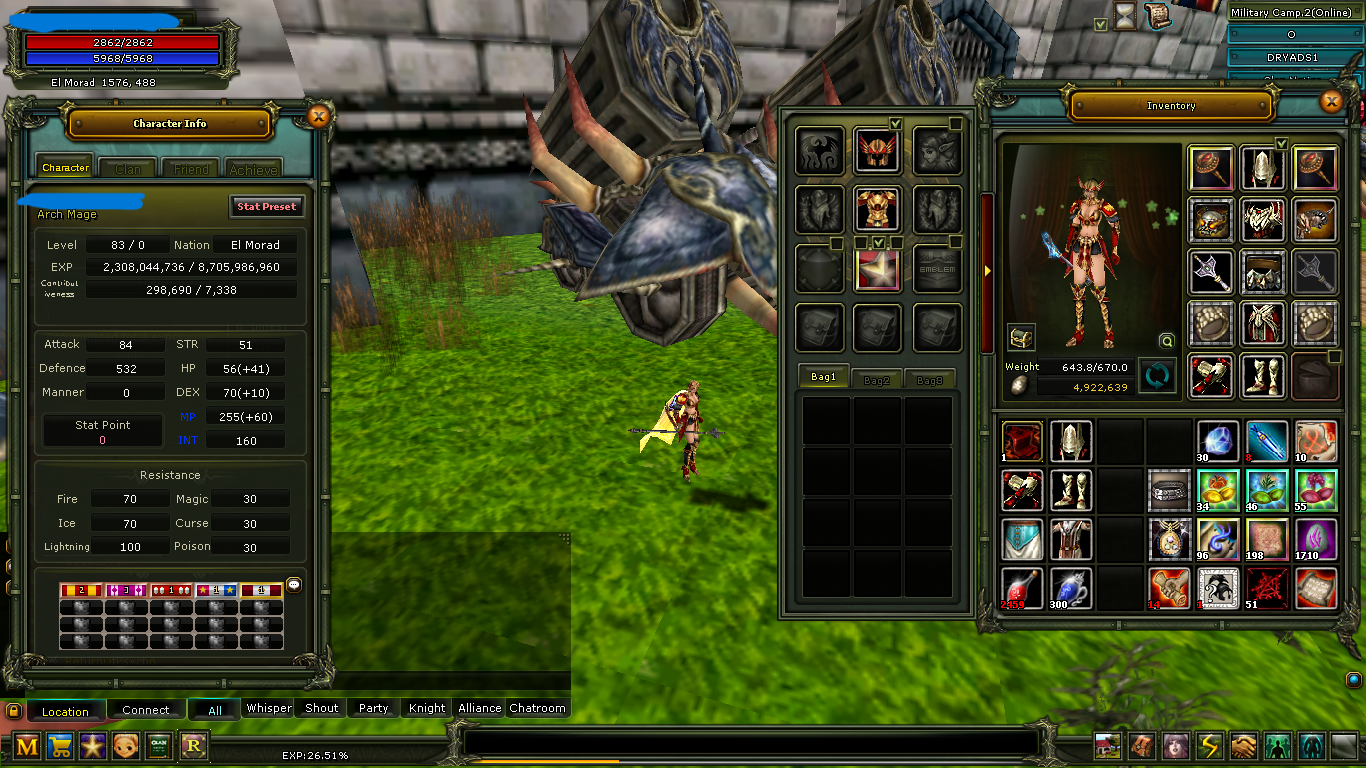Image resolution: width=1366 pixels, height=768 pixels.
Task: Click the shopping cart icon on the taskbar
Action: [x=60, y=746]
